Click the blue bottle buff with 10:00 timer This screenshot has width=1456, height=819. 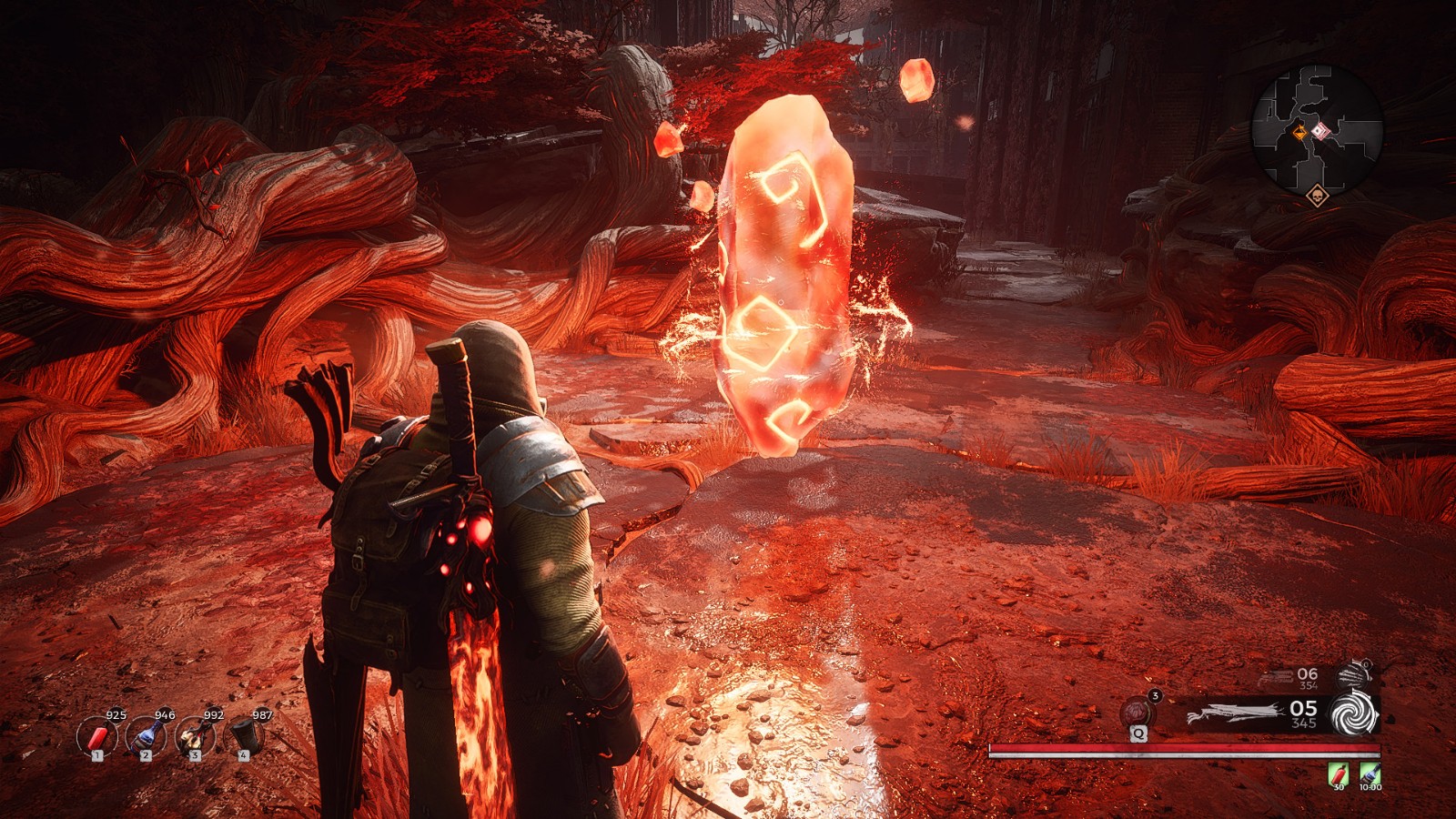pos(1370,773)
